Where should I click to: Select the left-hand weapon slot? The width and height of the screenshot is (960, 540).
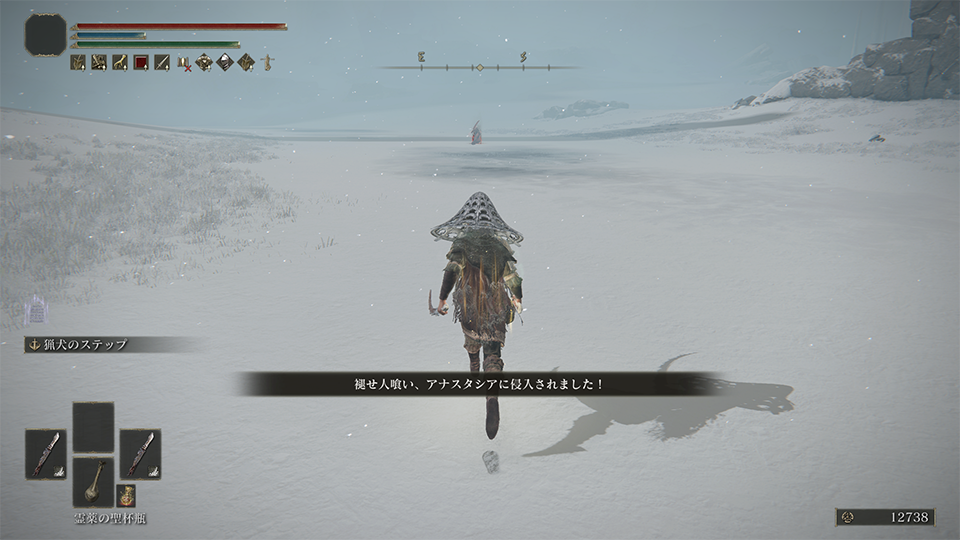tap(45, 453)
